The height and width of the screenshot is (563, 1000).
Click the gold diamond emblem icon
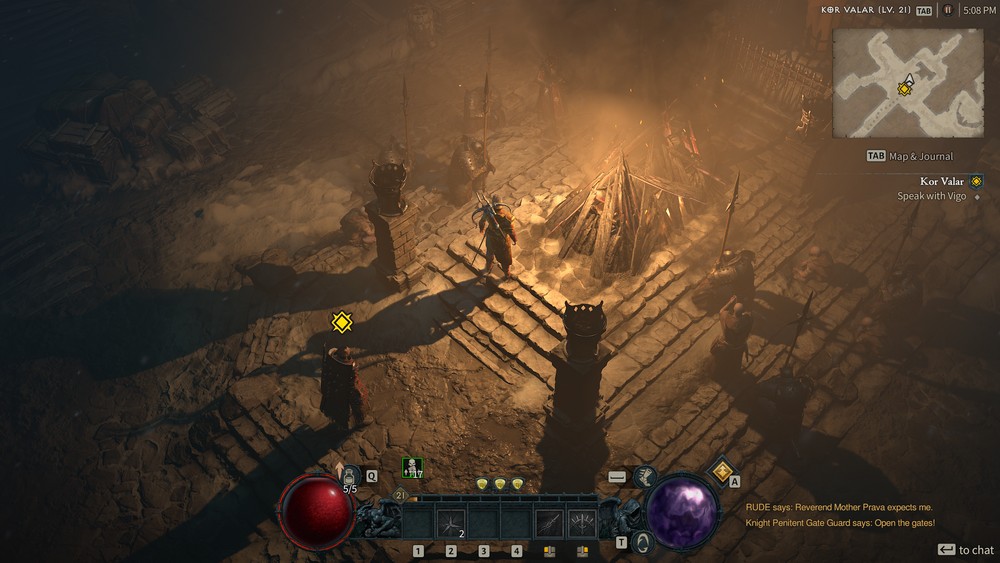click(720, 470)
